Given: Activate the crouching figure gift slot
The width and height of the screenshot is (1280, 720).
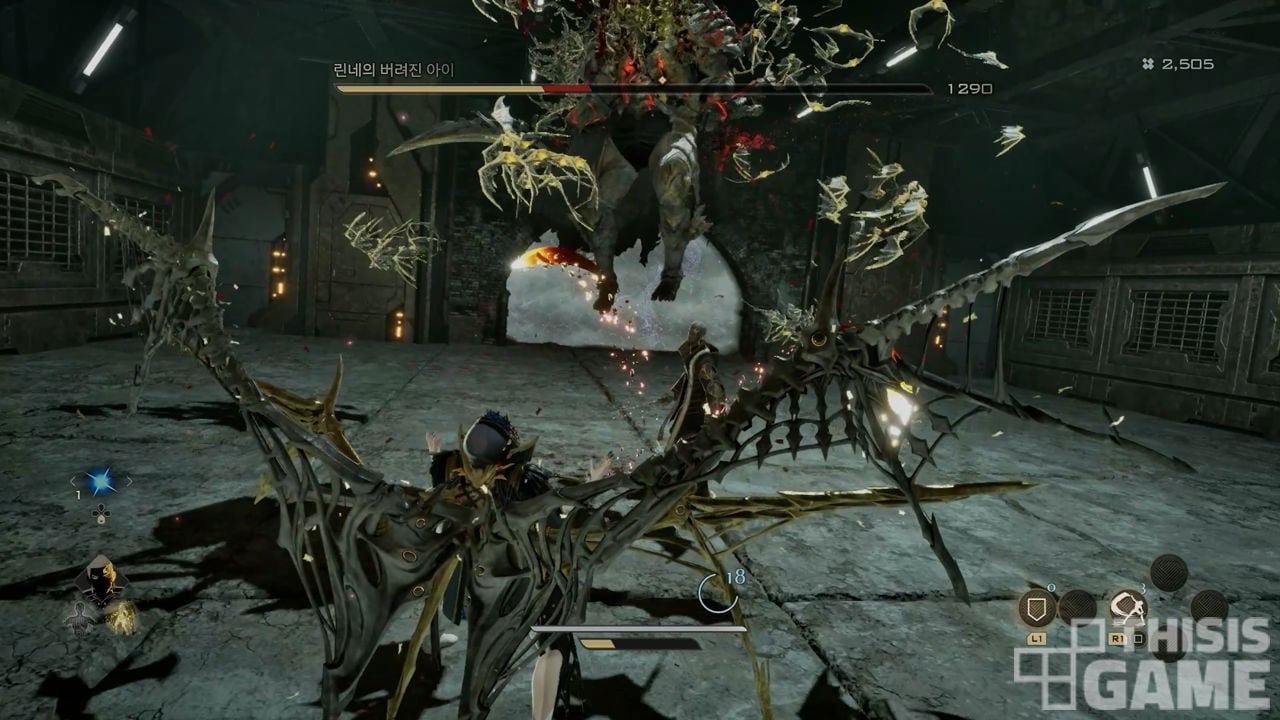Looking at the screenshot, I should click(x=1127, y=608).
